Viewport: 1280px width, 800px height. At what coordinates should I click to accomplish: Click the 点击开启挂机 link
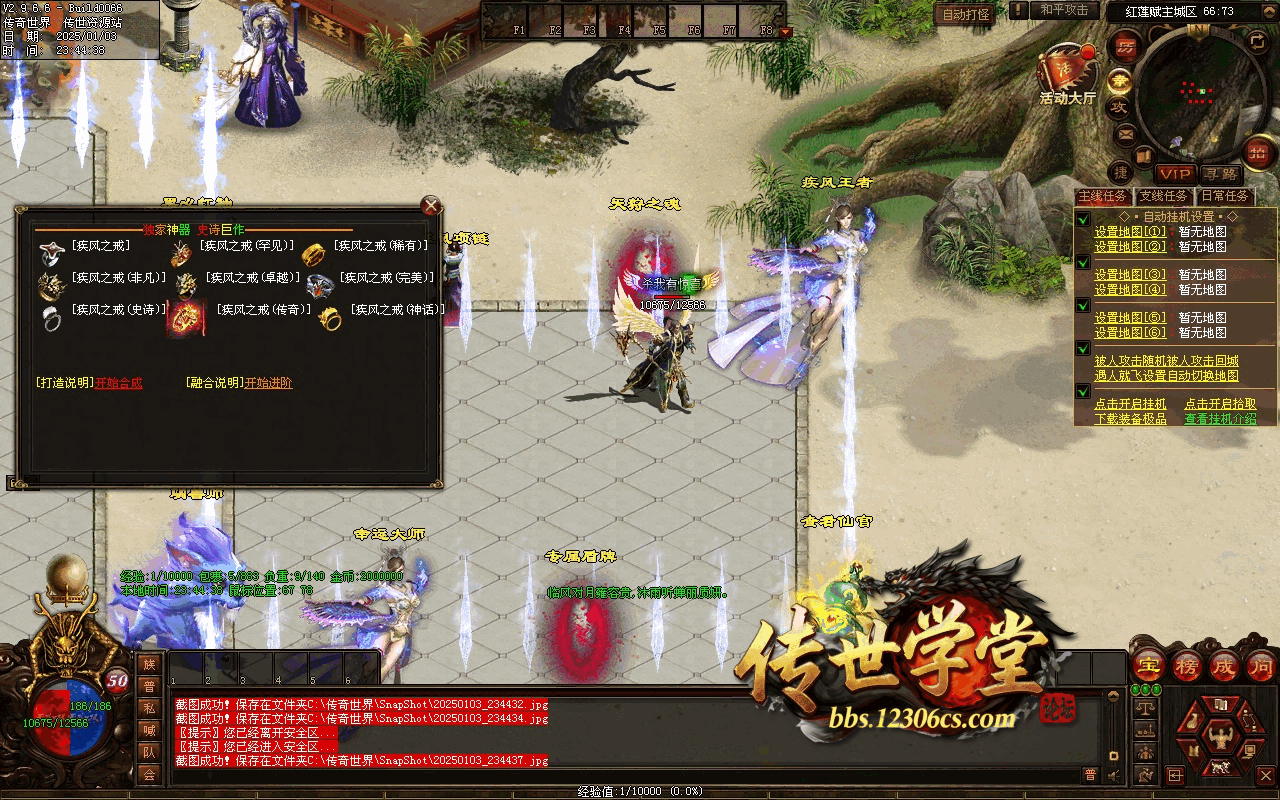click(x=1130, y=404)
